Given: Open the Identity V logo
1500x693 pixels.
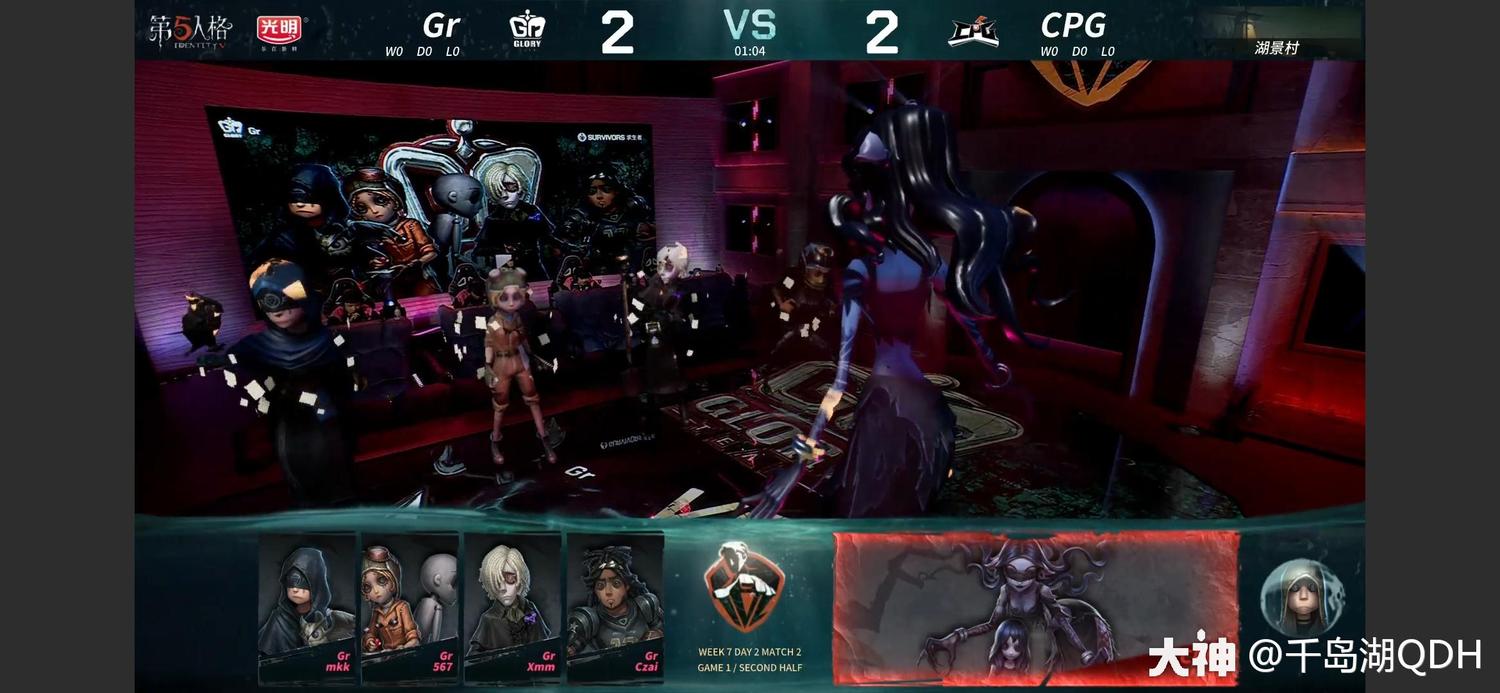Looking at the screenshot, I should 190,31.
